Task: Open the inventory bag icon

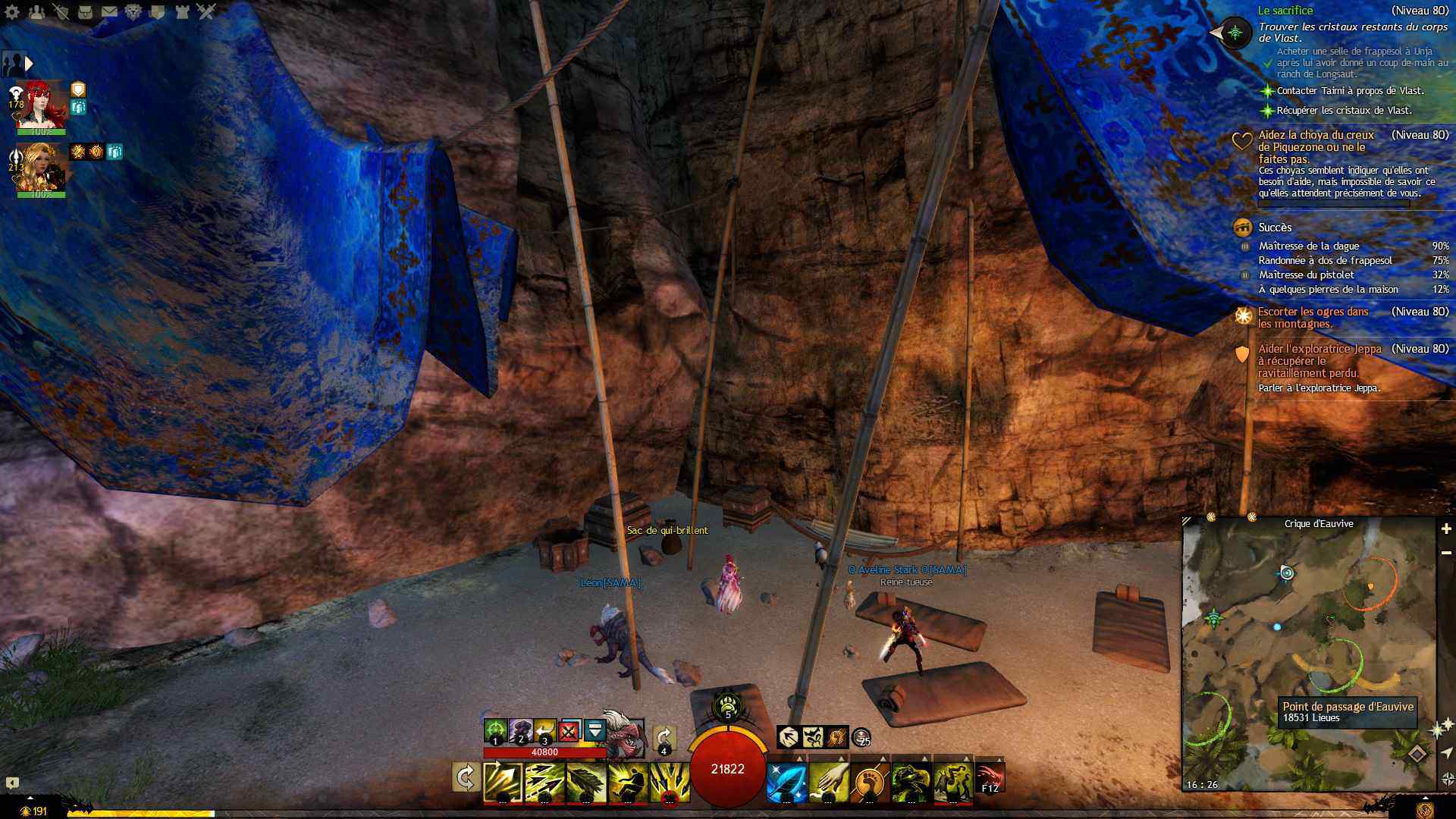Action: (86, 11)
